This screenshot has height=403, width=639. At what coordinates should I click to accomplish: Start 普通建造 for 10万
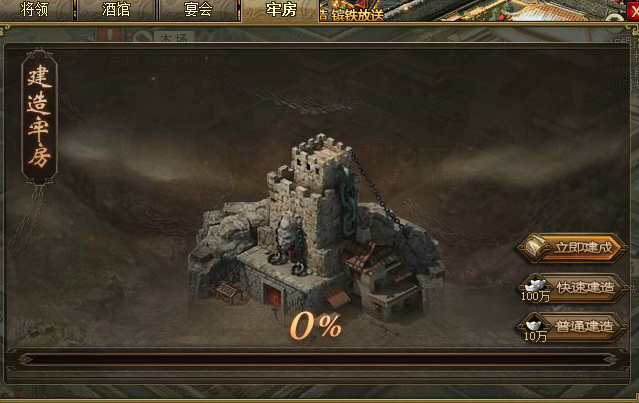click(578, 326)
